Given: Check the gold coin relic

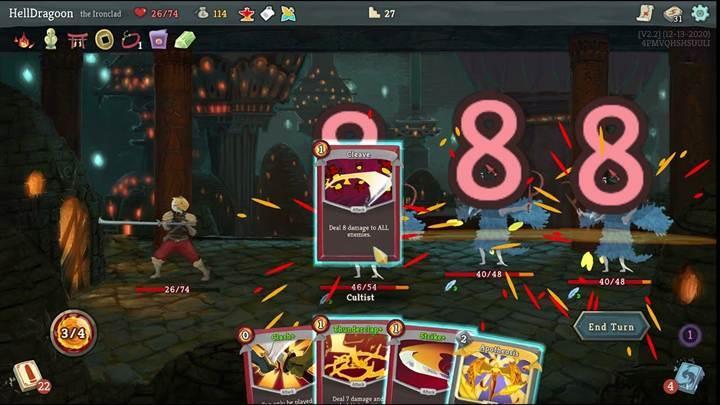Looking at the screenshot, I should pos(103,40).
